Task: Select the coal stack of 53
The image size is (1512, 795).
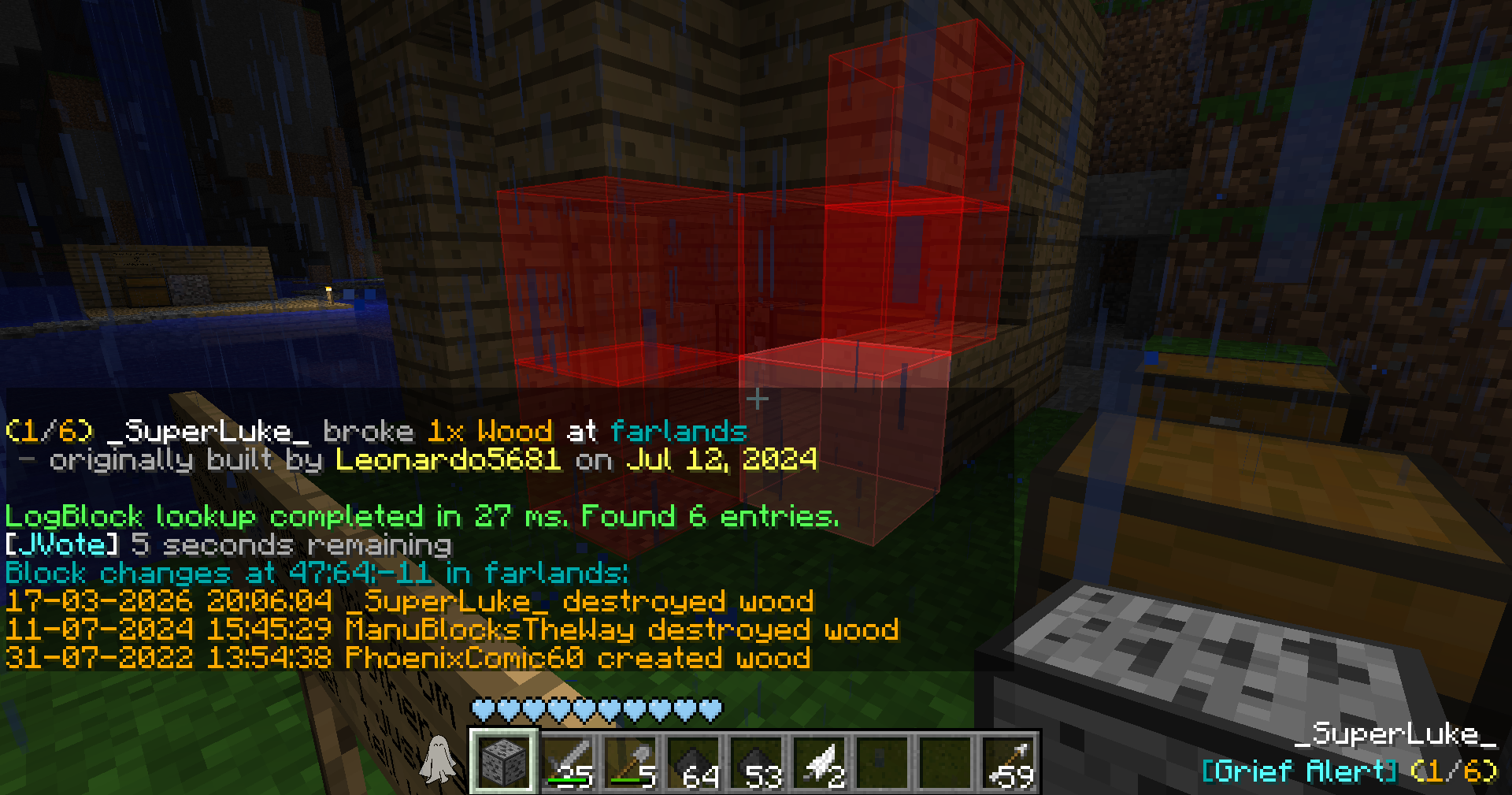Action: pyautogui.click(x=757, y=761)
